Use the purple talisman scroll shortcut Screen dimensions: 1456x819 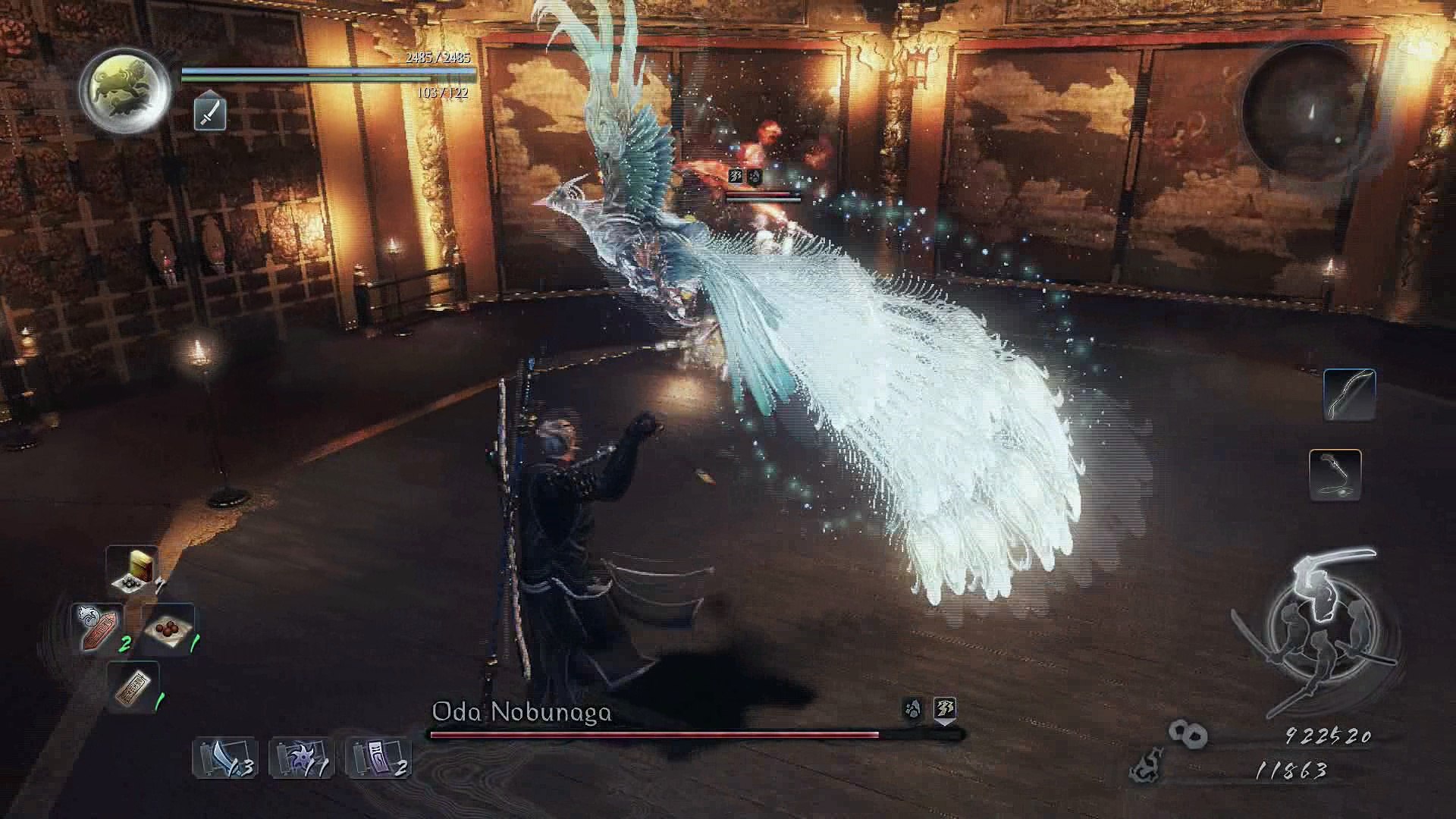pos(378,757)
